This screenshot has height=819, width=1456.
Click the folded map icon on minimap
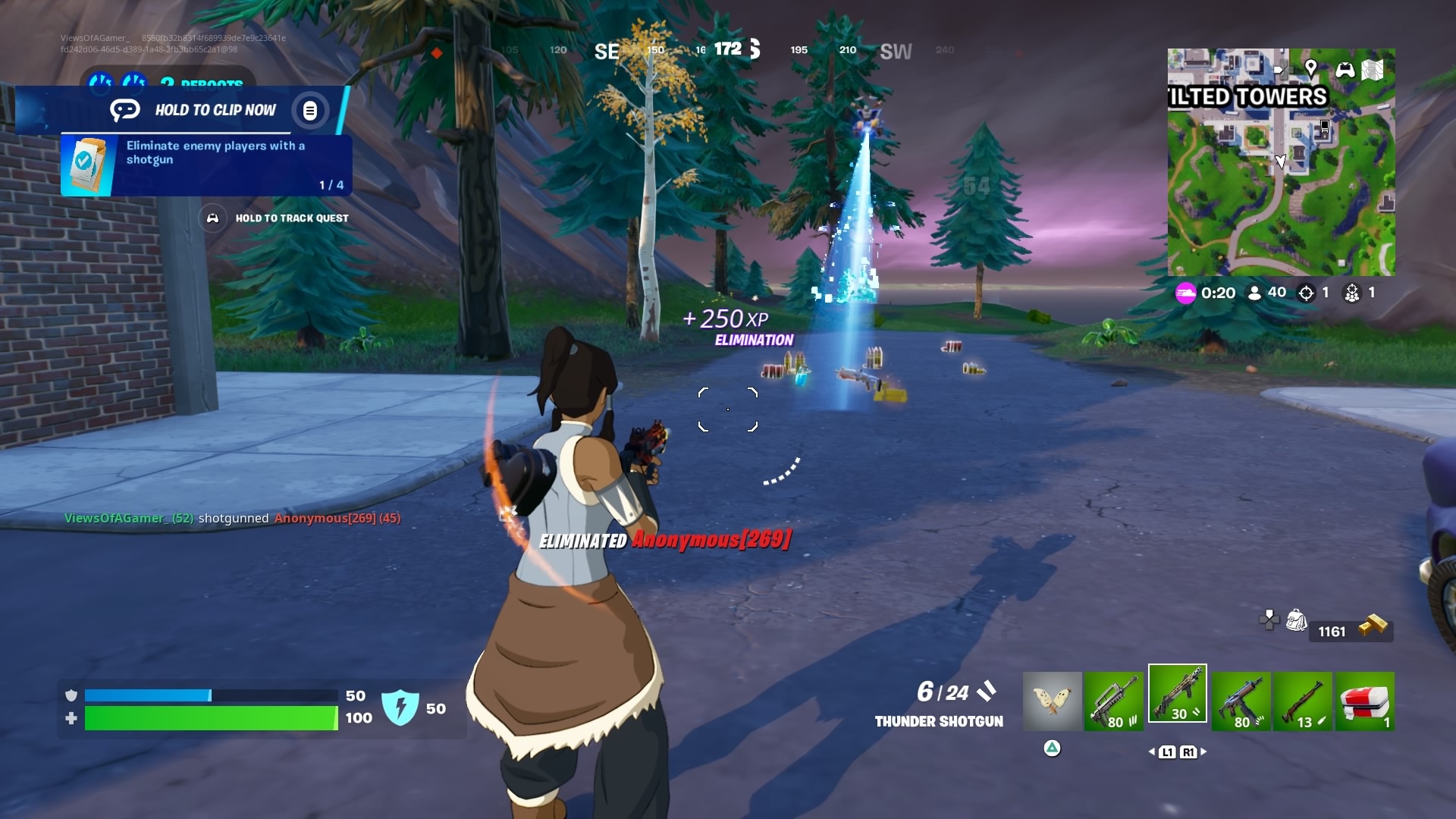1373,70
